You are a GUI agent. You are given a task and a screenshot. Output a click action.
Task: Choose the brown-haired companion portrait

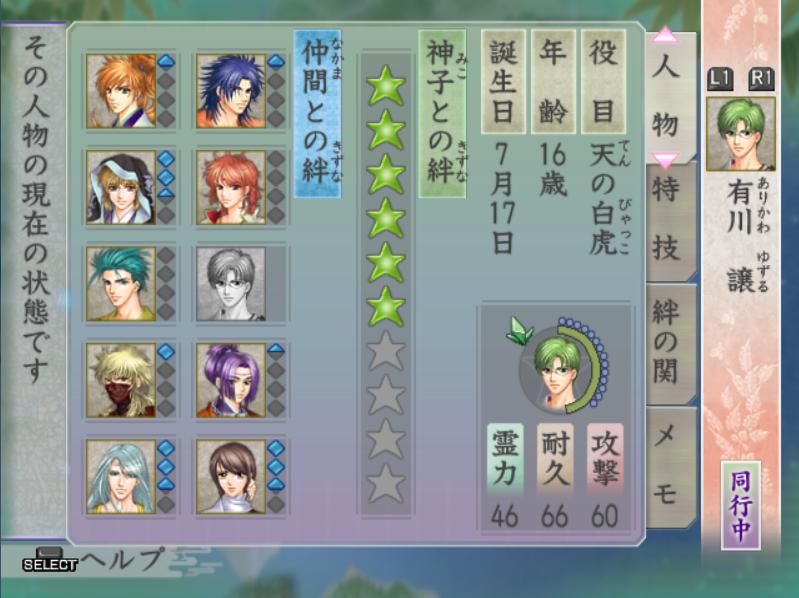click(x=230, y=476)
